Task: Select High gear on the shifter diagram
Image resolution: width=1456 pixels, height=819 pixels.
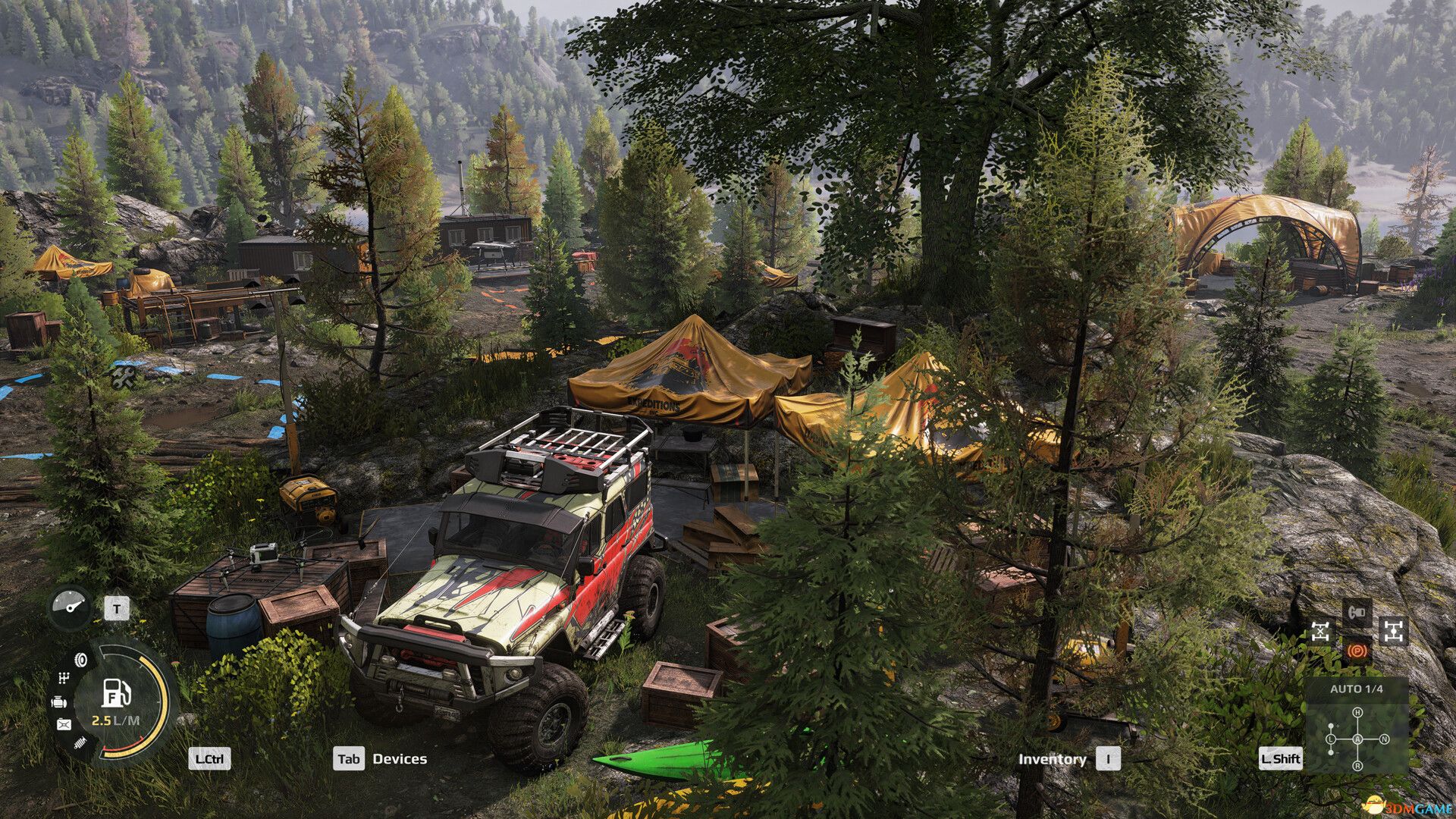Action: point(1358,712)
